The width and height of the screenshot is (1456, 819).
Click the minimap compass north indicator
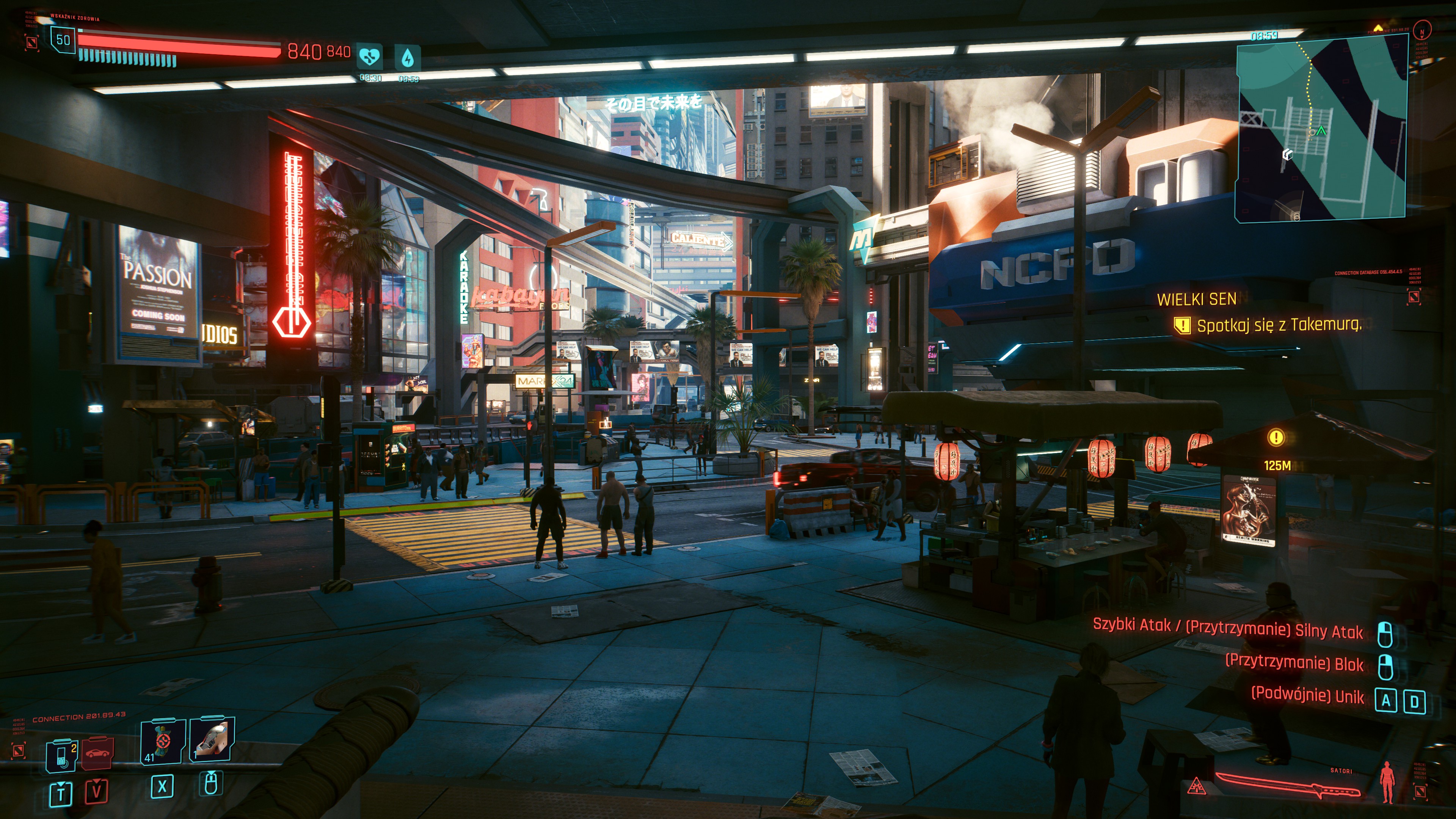pos(1421,30)
